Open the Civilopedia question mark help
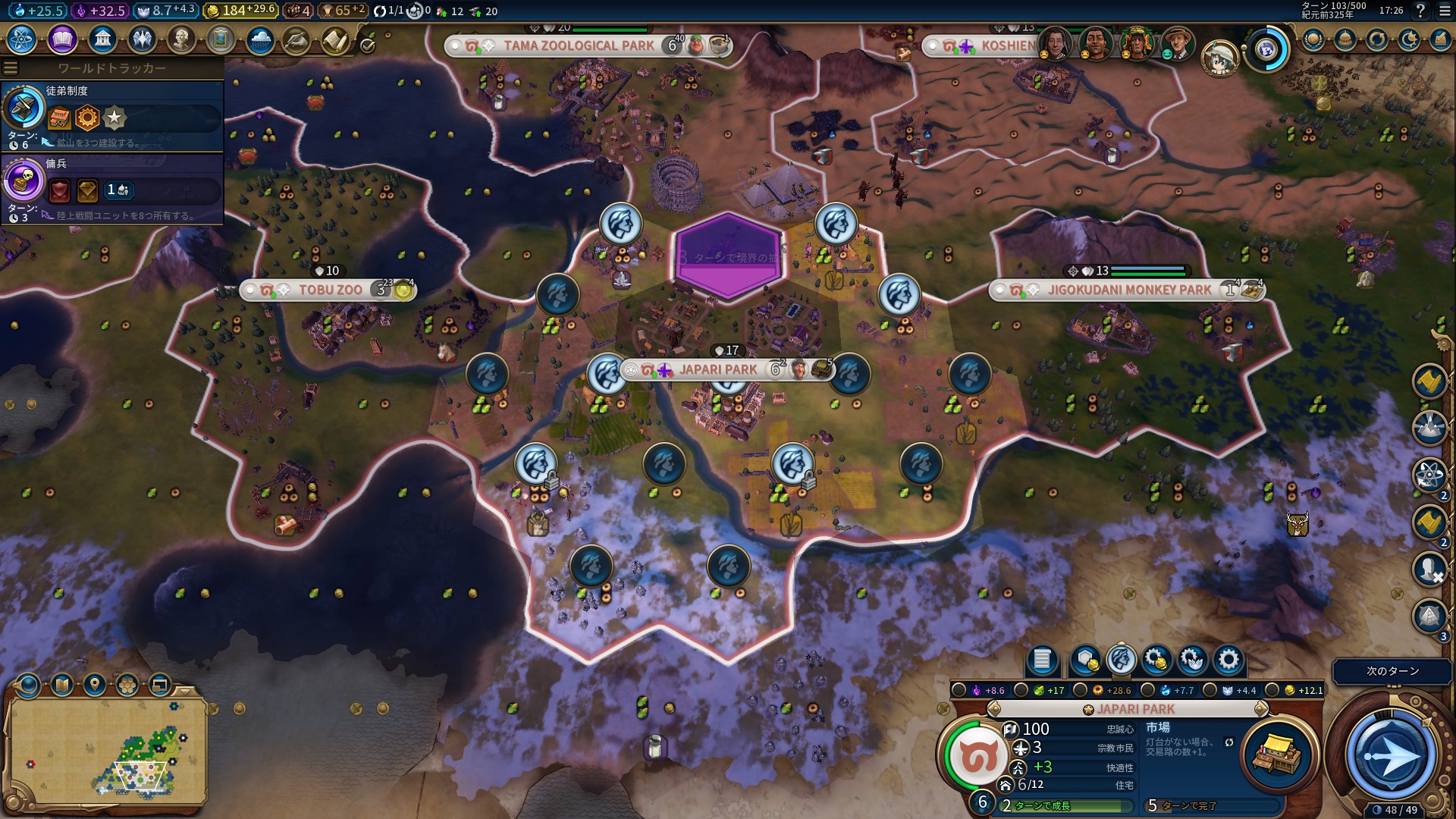Screen dimensions: 1456x819 tap(1420, 11)
